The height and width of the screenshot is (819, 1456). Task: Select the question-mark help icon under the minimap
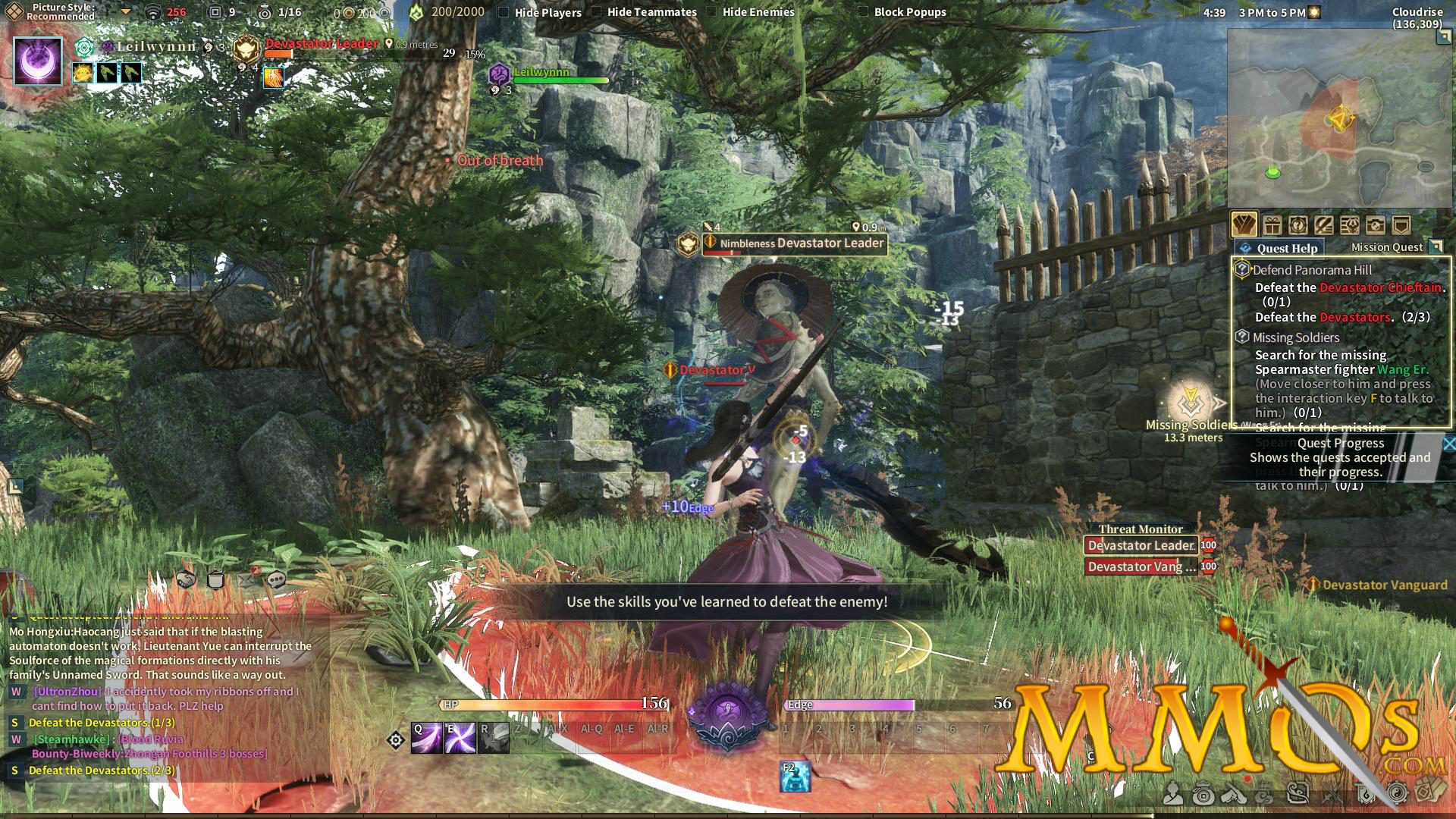coord(1299,224)
